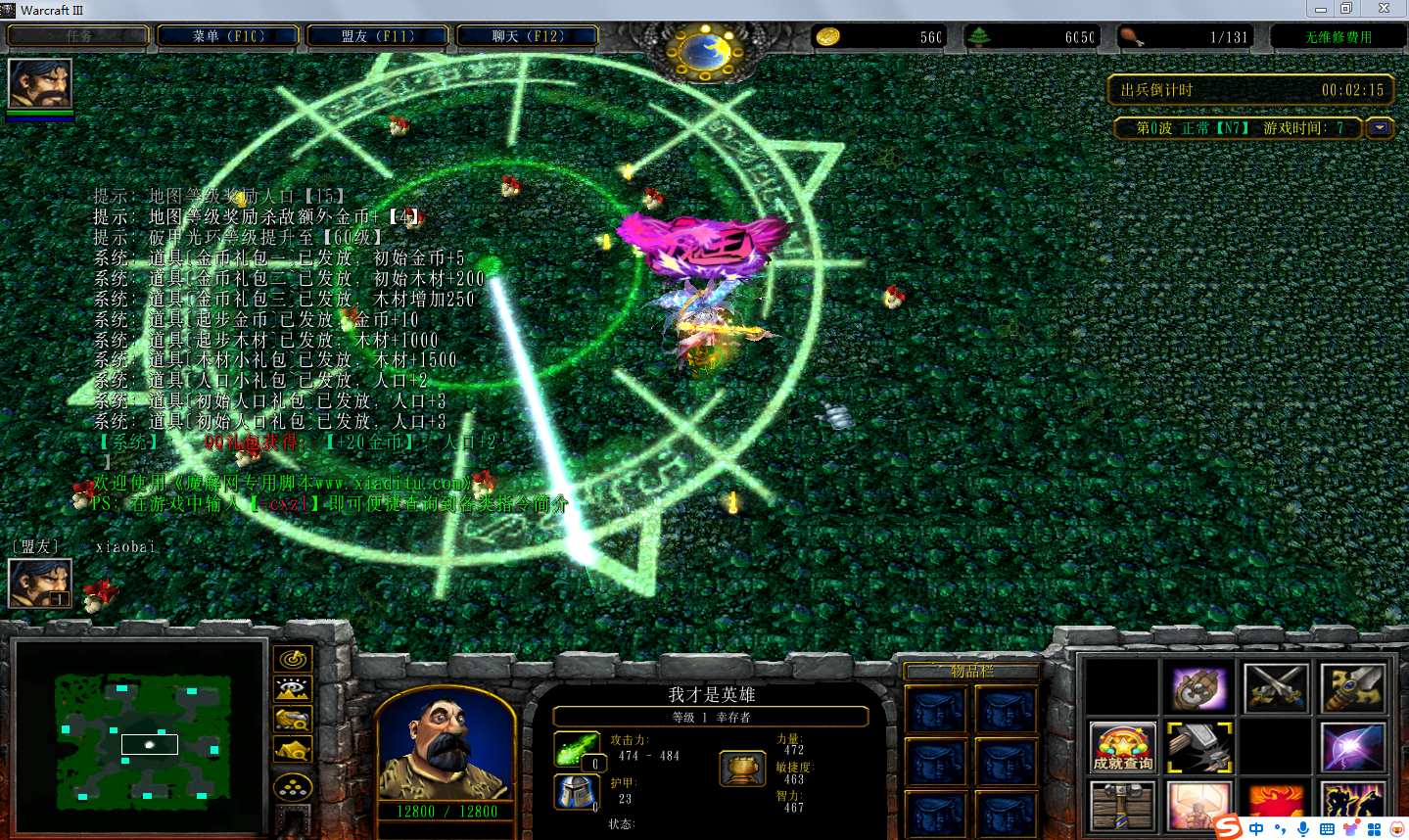Viewport: 1409px width, 840px height.
Task: Open the 成就查询 achievement query ability
Action: tap(1122, 747)
